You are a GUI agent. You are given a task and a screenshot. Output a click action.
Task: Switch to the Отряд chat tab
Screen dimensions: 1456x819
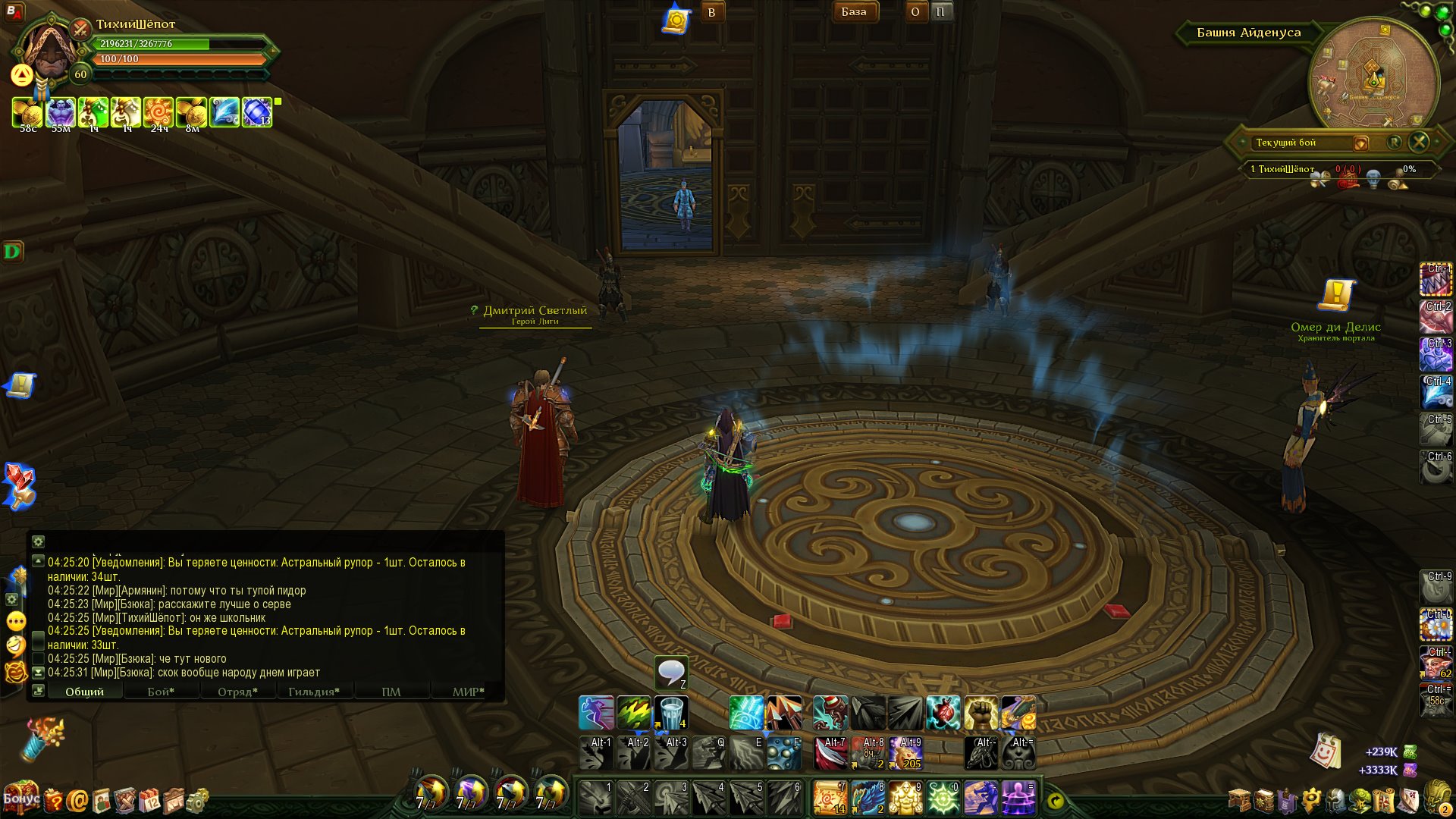coord(237,692)
